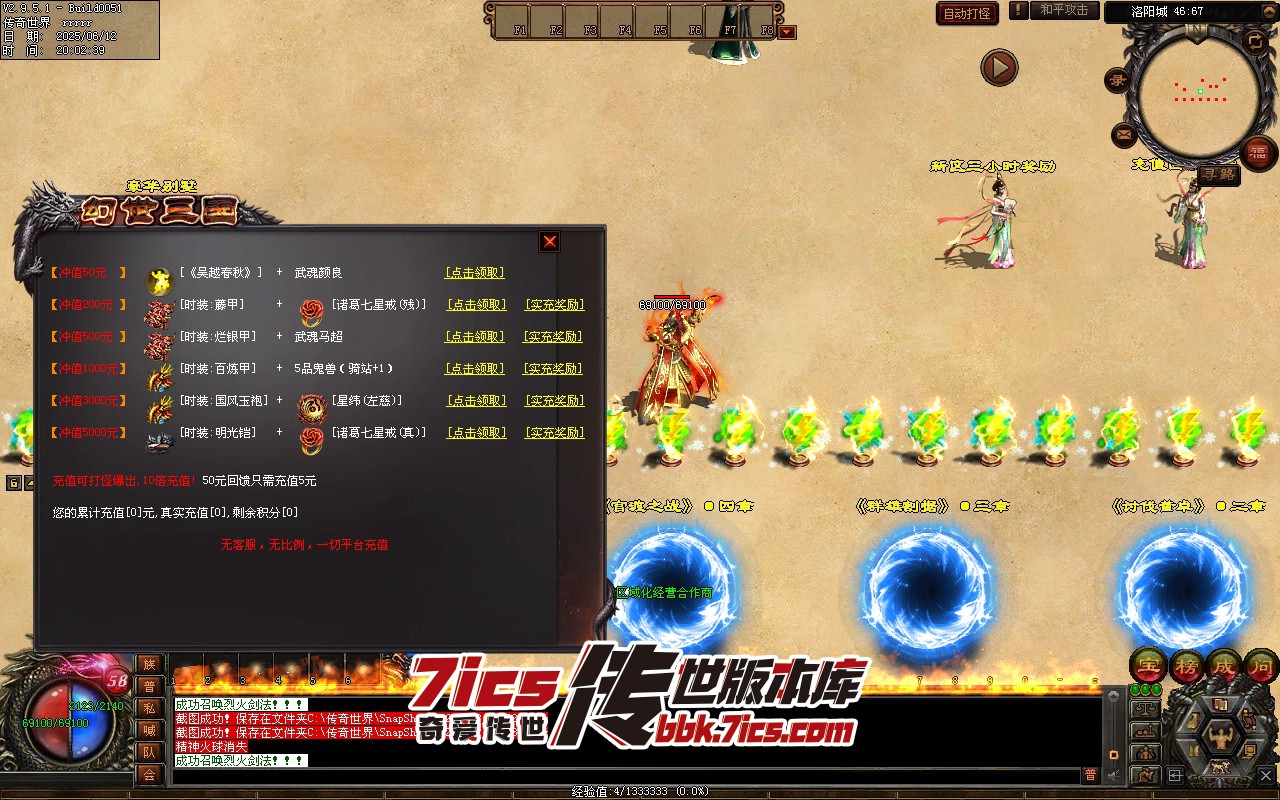Click the round play arrow button
This screenshot has width=1280, height=800.
click(x=998, y=68)
